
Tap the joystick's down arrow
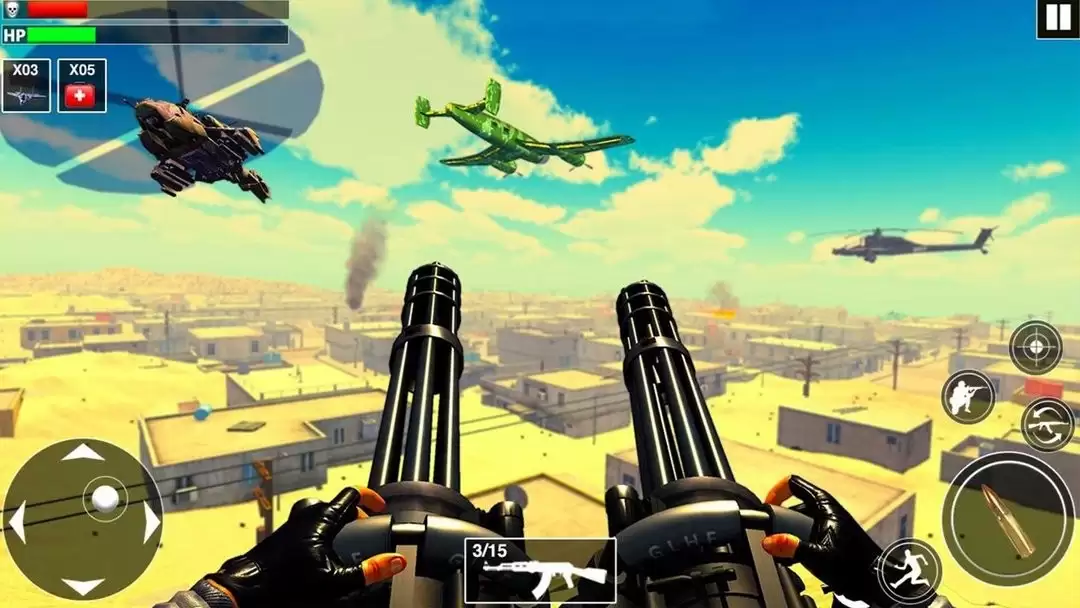click(83, 586)
